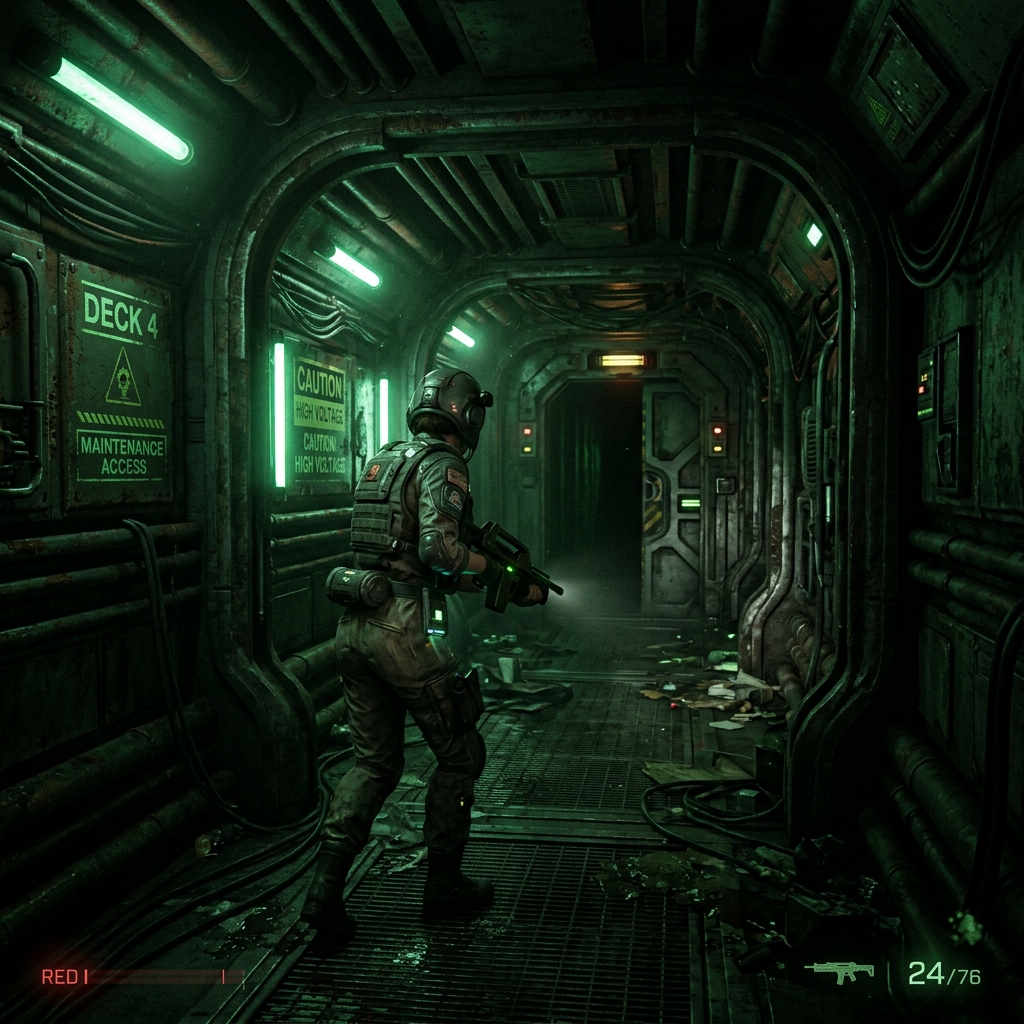
Task: Select the green rifle weapon icon
Action: [839, 971]
